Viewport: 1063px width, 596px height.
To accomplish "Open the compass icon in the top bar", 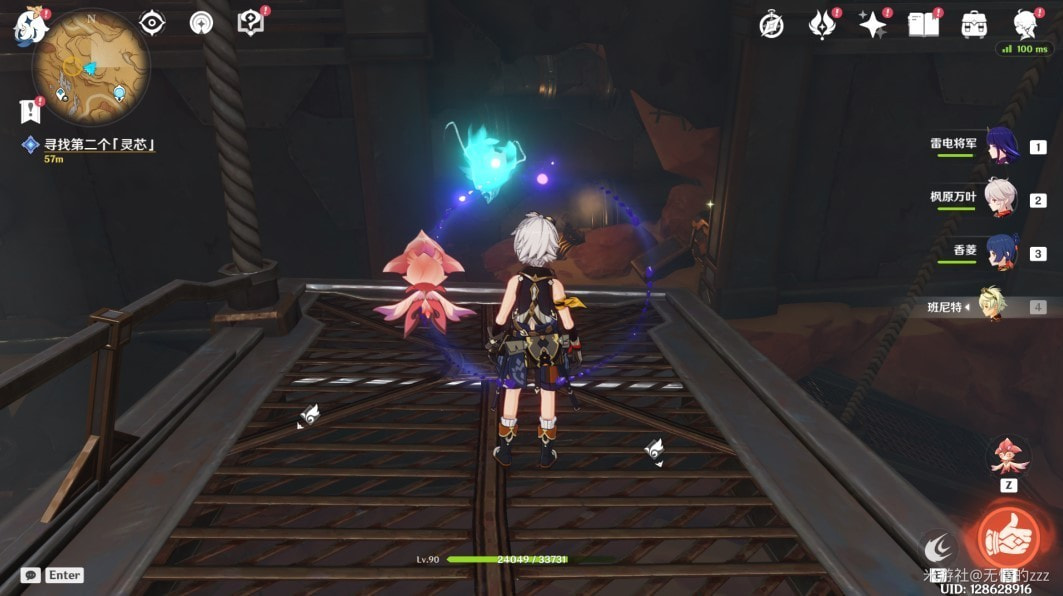I will point(771,25).
